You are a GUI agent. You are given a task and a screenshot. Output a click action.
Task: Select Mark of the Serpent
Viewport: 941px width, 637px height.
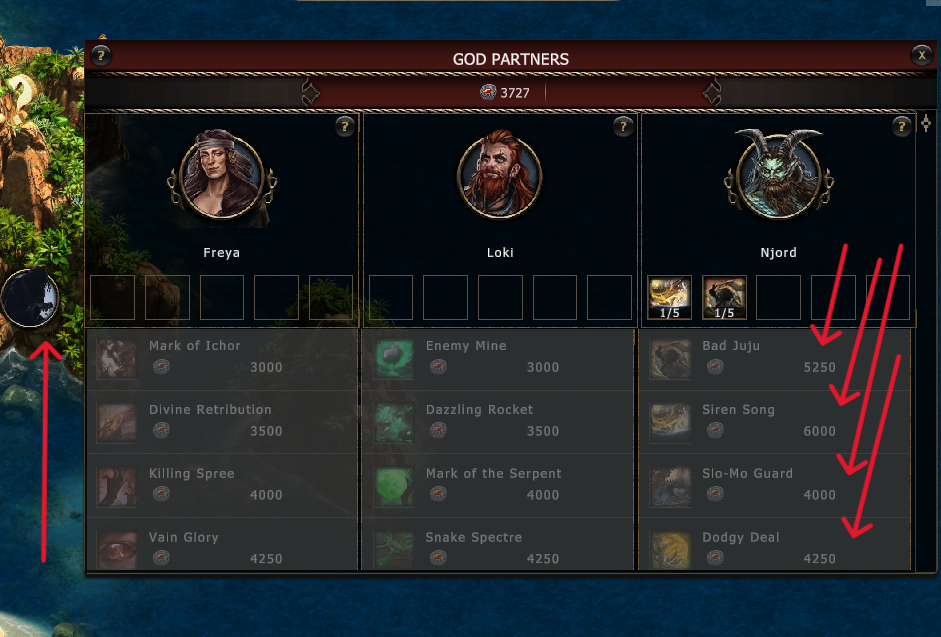[x=500, y=486]
